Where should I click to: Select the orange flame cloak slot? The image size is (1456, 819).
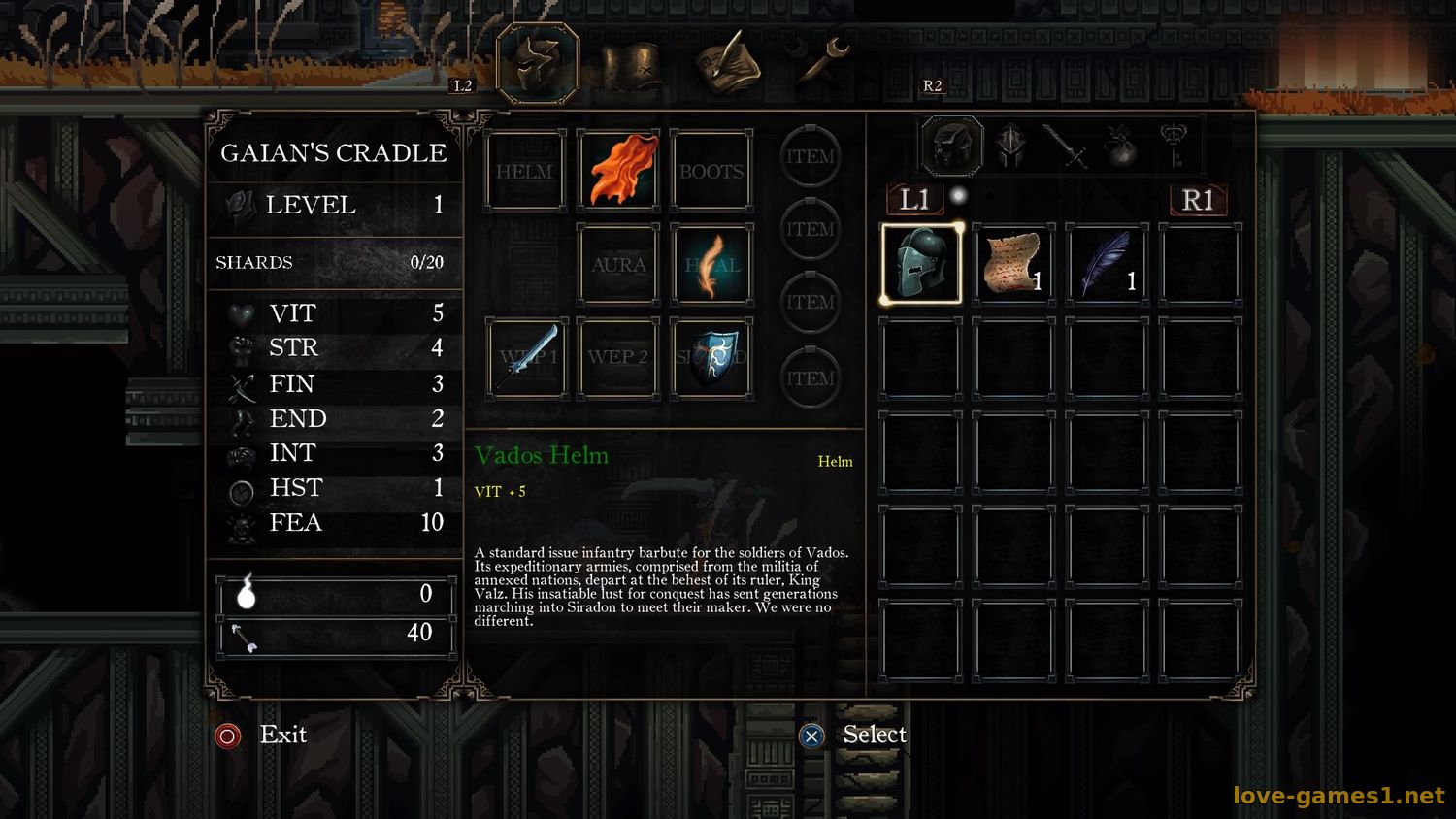coord(618,172)
